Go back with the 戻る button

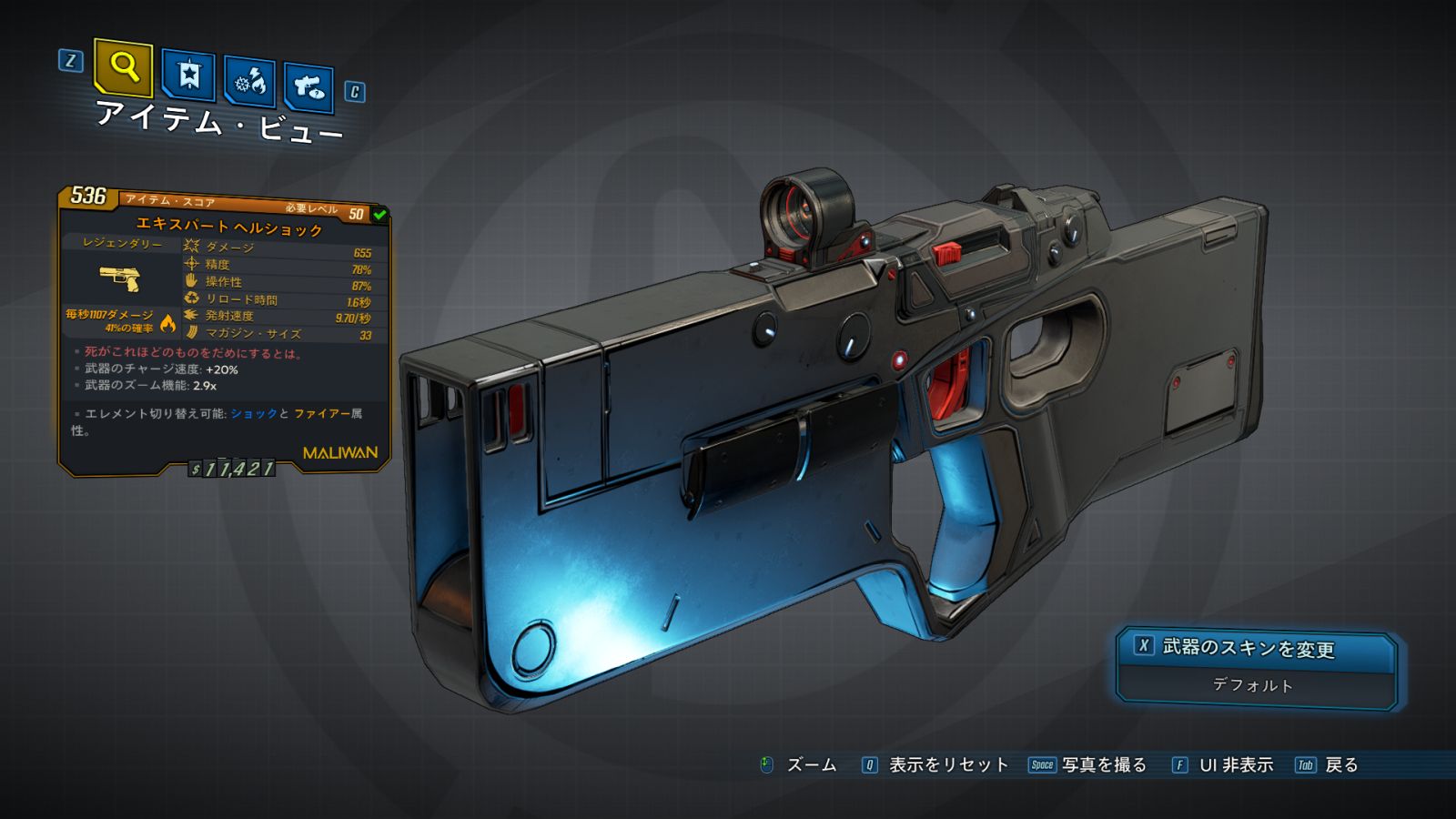[x=1328, y=765]
